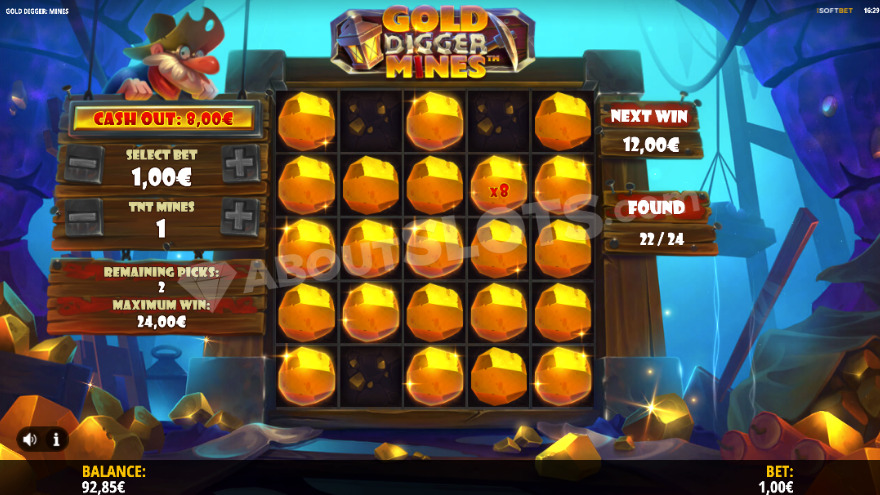Increase the Select Bet amount

click(x=240, y=164)
